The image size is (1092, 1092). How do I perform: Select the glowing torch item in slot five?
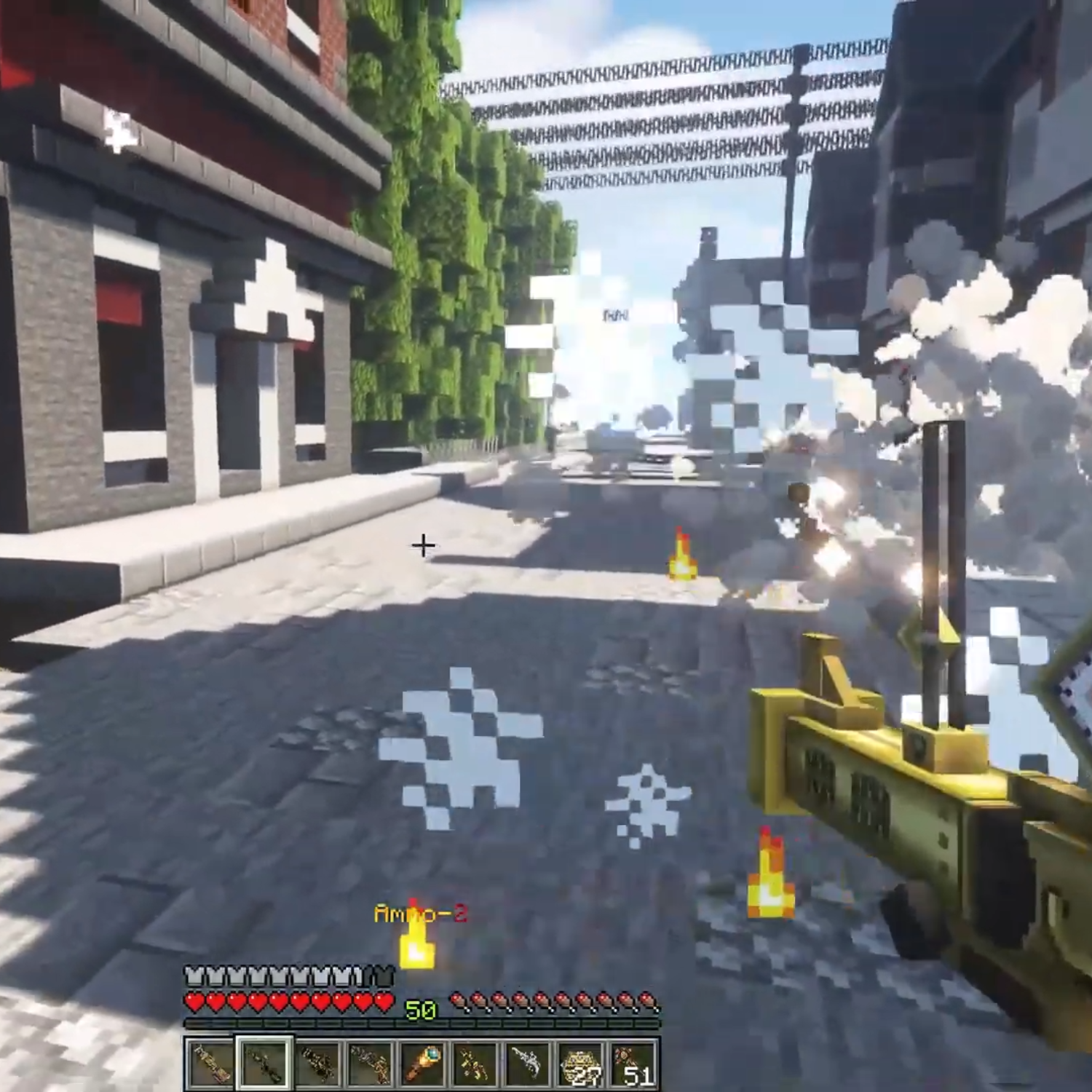click(422, 1063)
